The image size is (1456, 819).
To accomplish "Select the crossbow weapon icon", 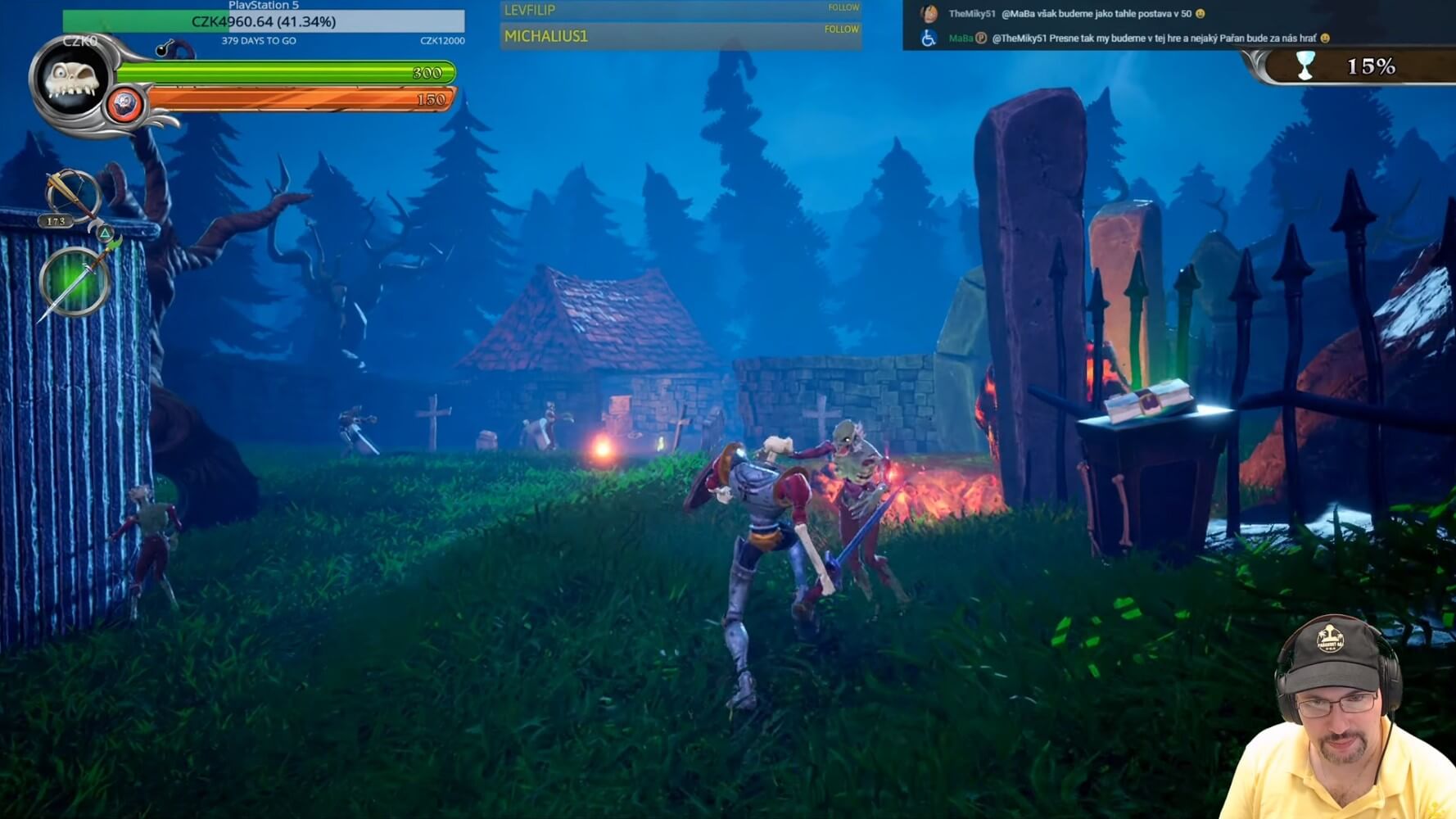I will point(70,195).
